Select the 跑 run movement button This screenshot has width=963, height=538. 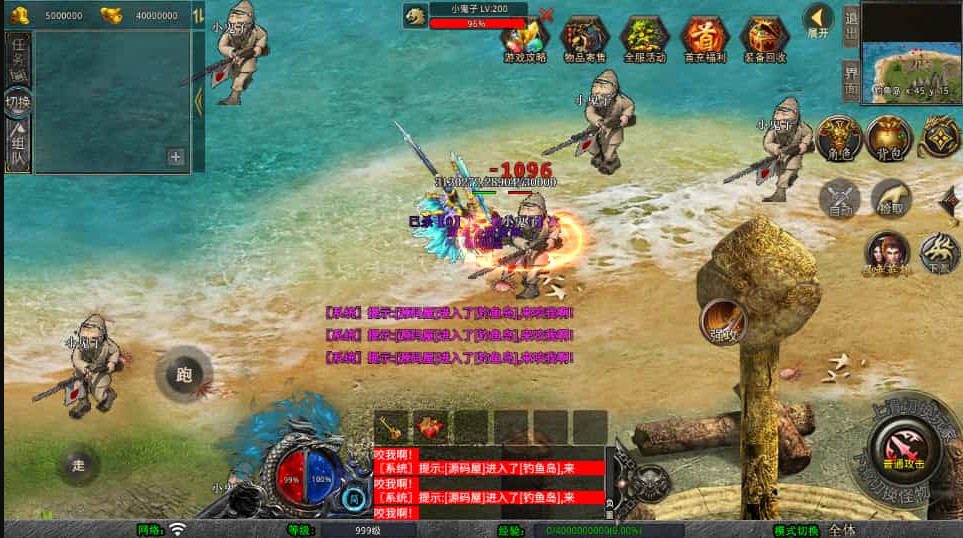pyautogui.click(x=184, y=374)
